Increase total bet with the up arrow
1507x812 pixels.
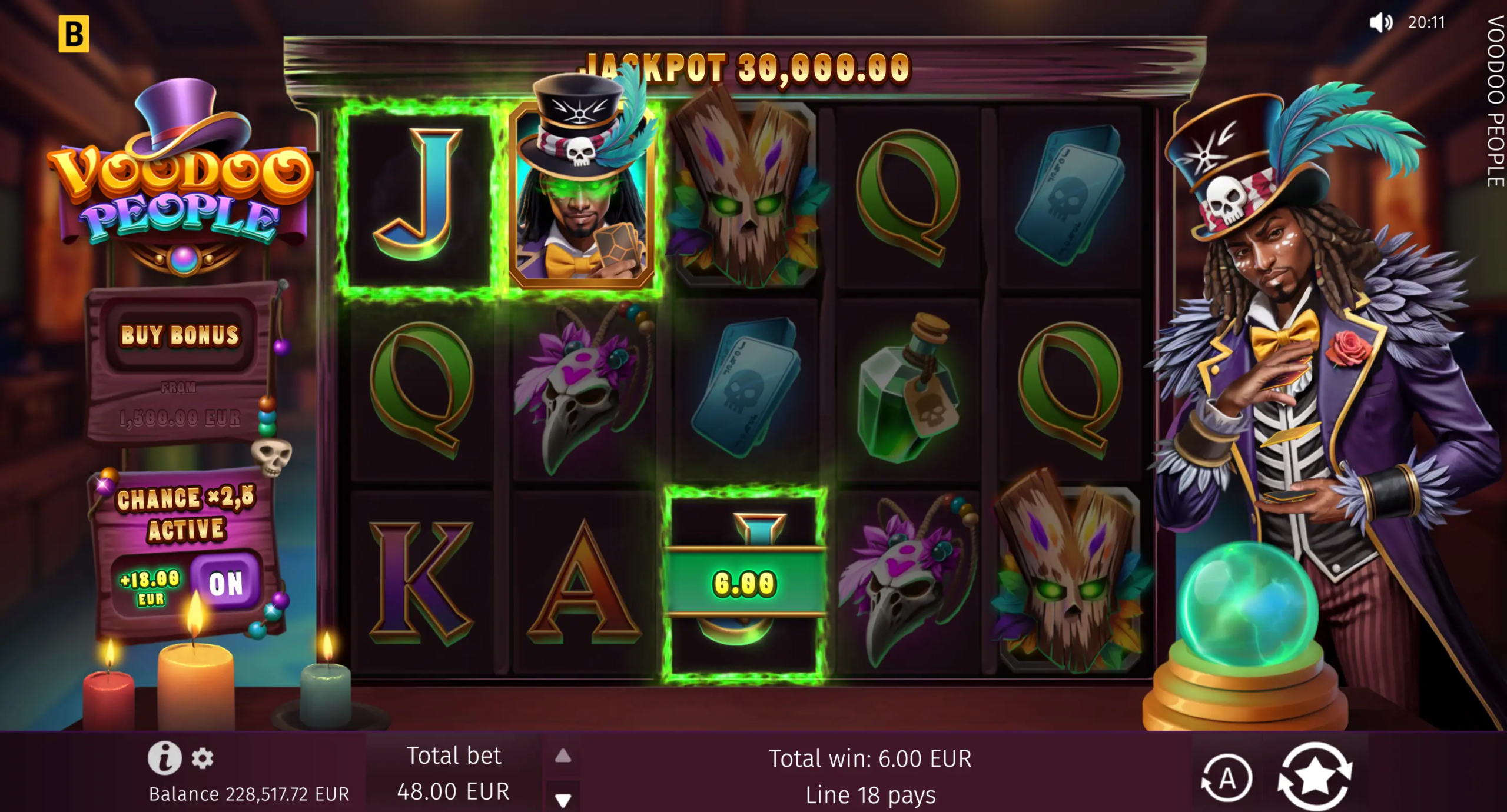pyautogui.click(x=563, y=756)
